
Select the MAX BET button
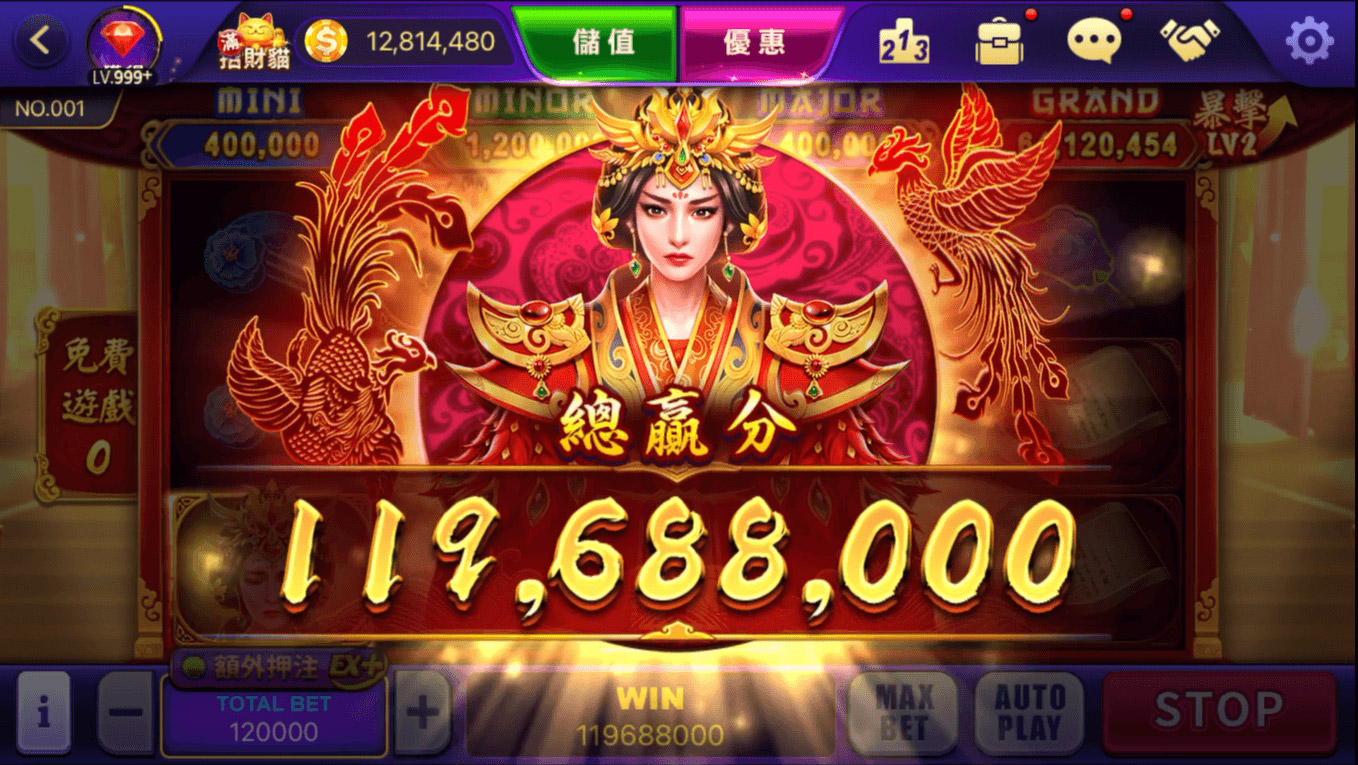tap(903, 712)
